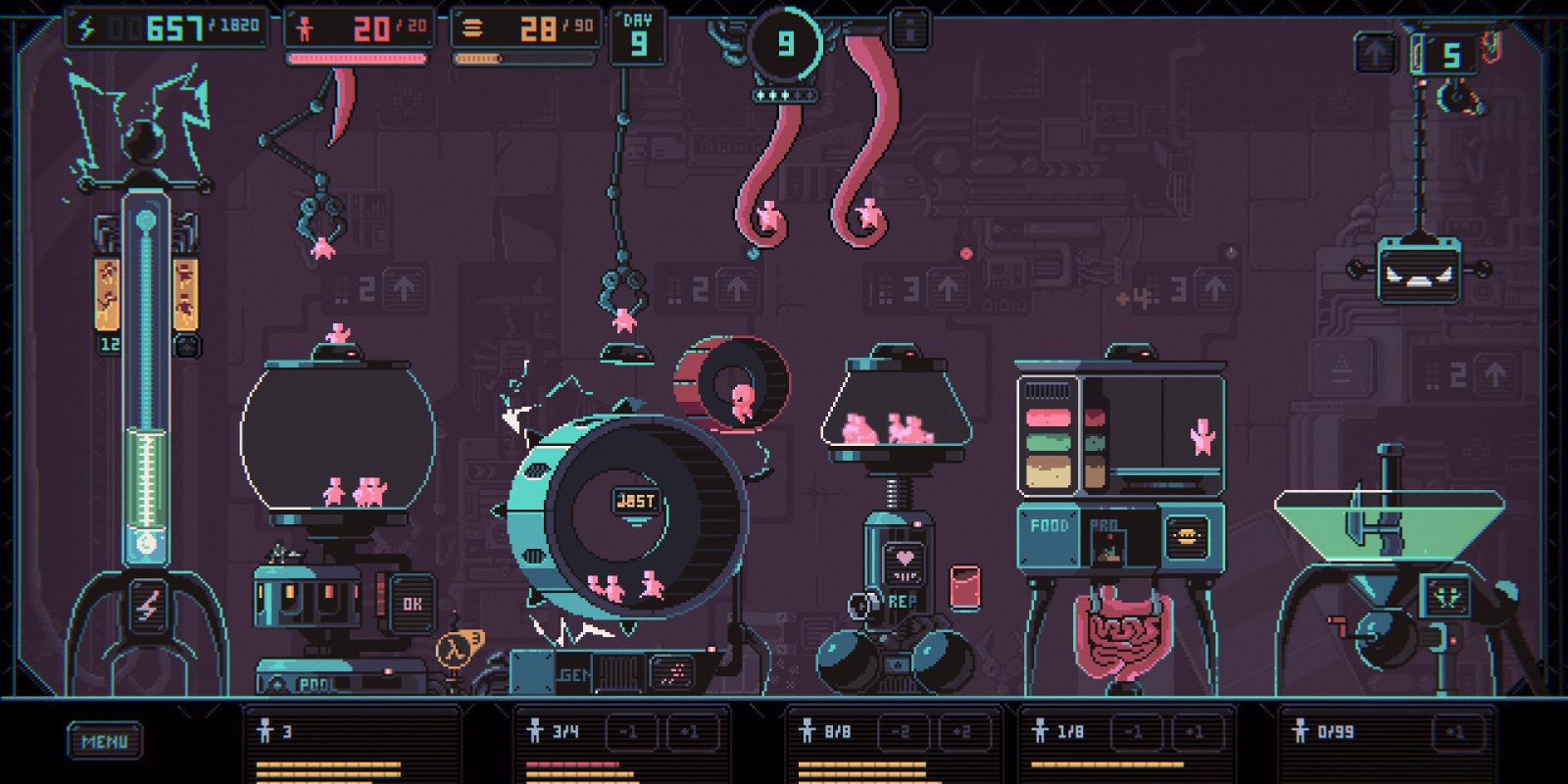Upgrade the human pool tank with its arrow
Image resolution: width=1568 pixels, height=784 pixels.
coord(403,289)
